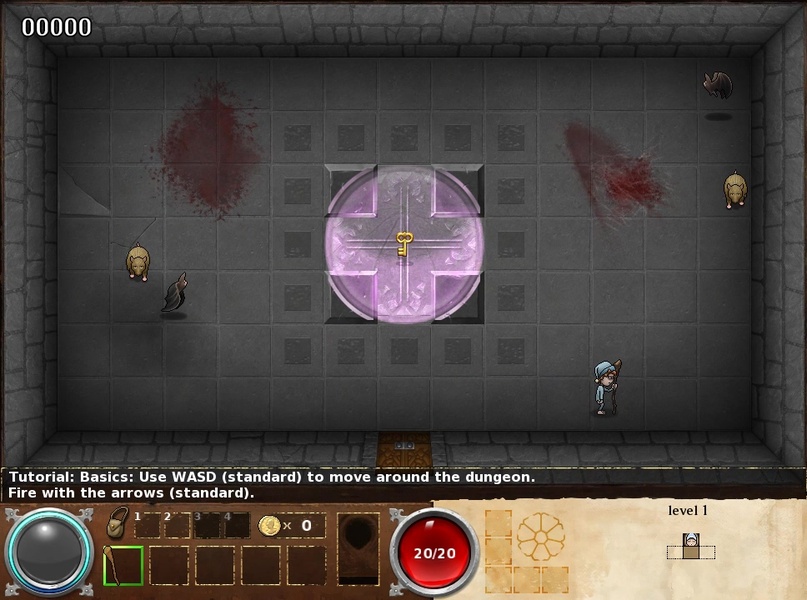Select the current room on the level 1 minimap
Viewport: 807px width, 600px height.
pos(690,546)
